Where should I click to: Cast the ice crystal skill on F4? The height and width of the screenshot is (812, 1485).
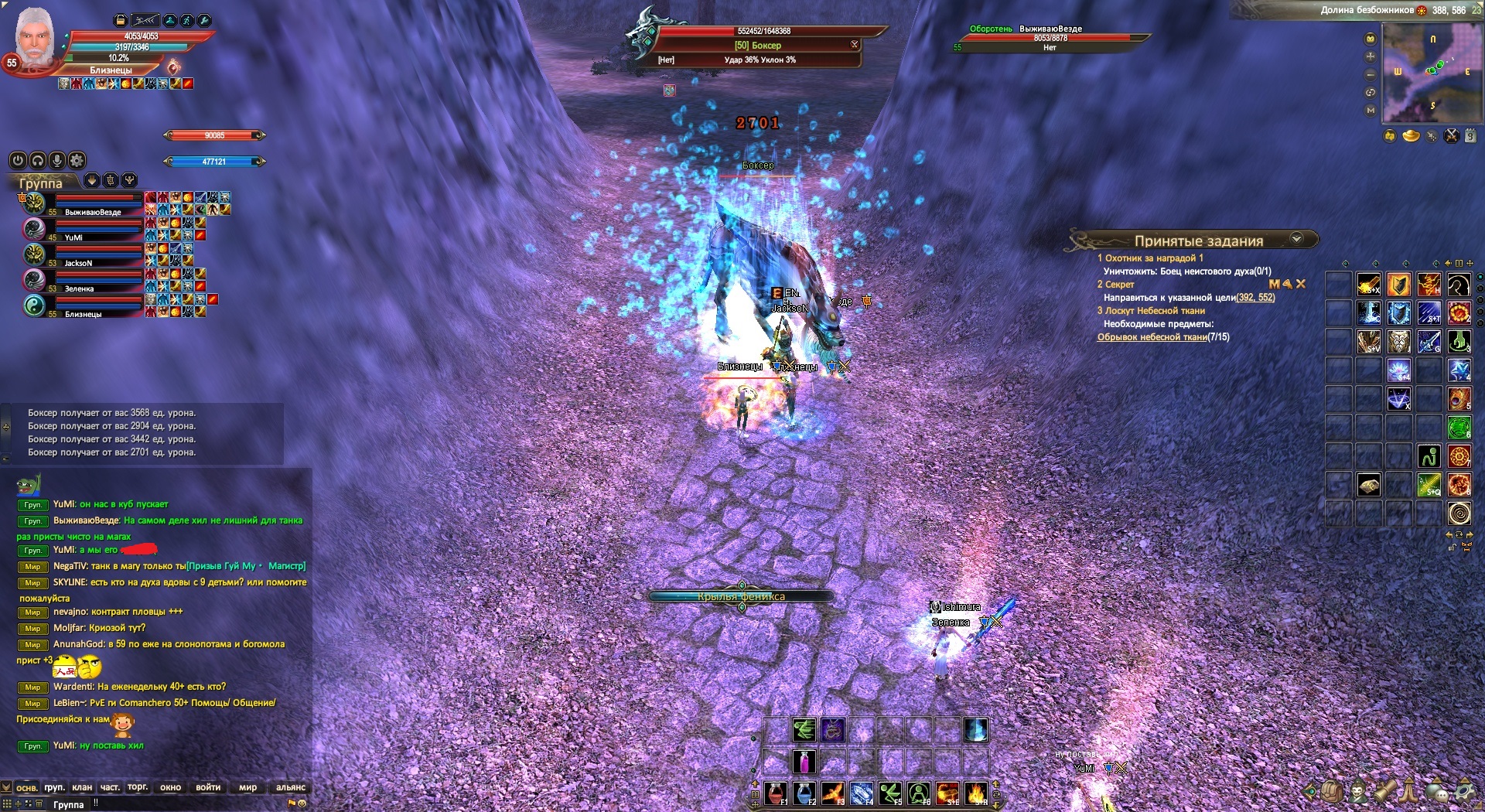[x=862, y=793]
